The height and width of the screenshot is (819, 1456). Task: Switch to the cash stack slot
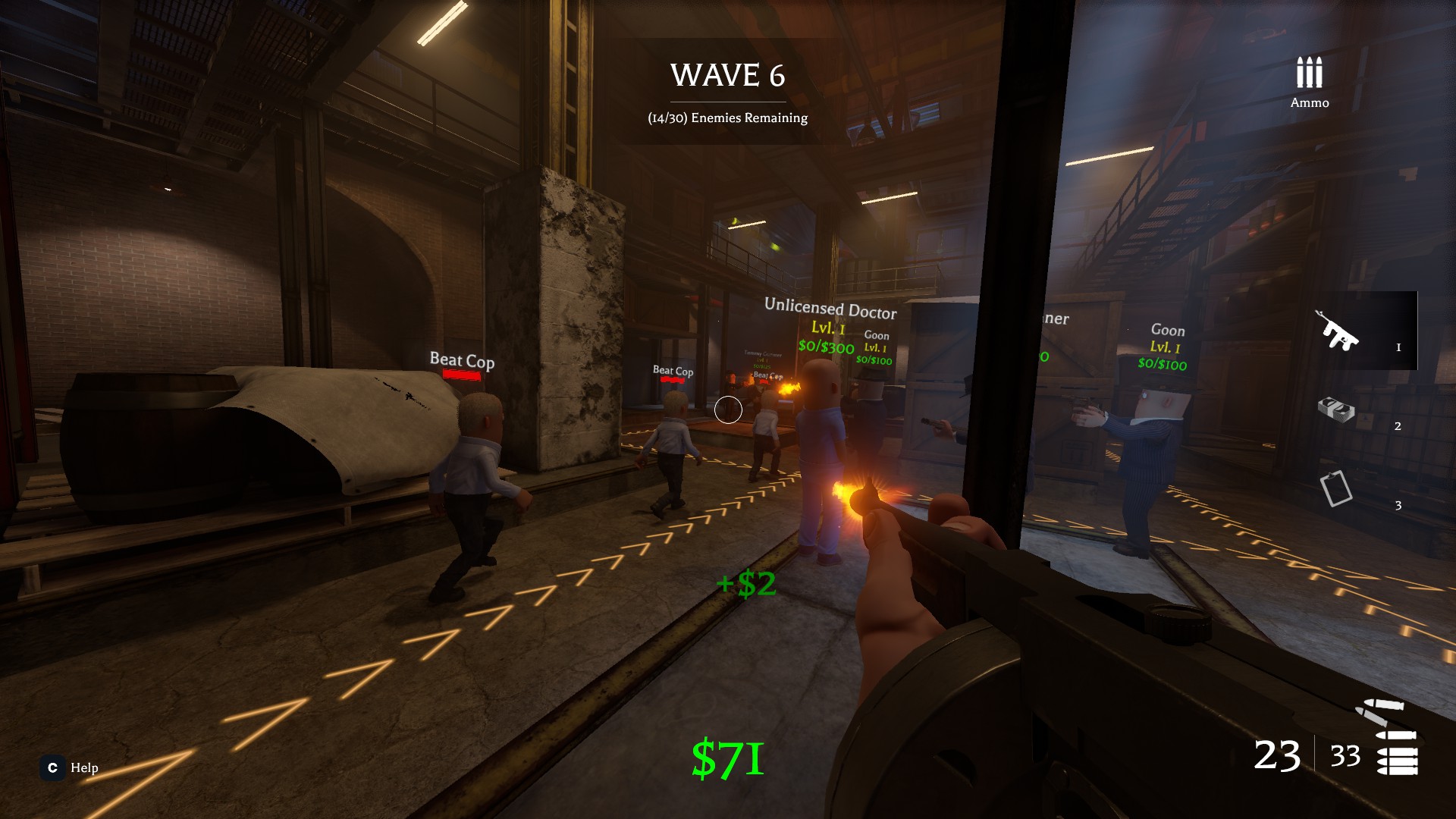1337,410
